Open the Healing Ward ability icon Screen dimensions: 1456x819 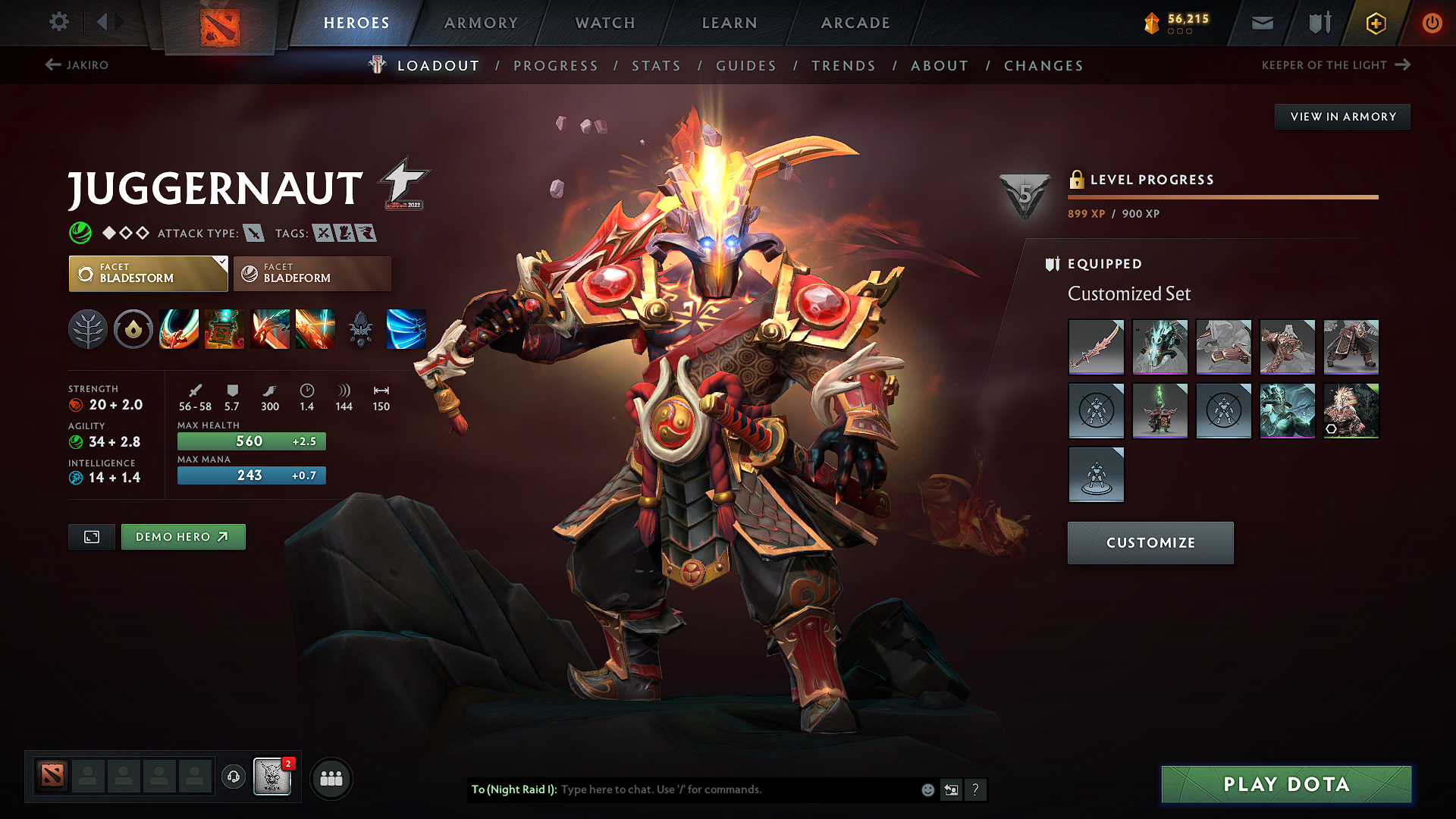click(224, 329)
